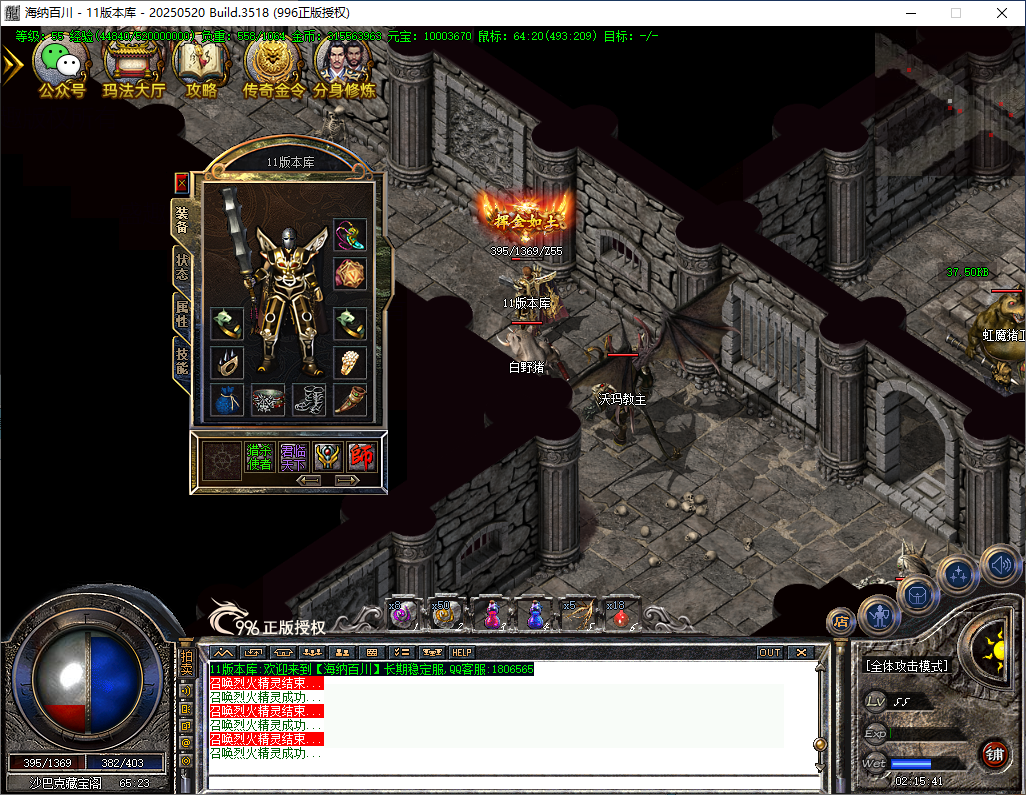Open the character figure round button
The width and height of the screenshot is (1026, 795).
879,617
